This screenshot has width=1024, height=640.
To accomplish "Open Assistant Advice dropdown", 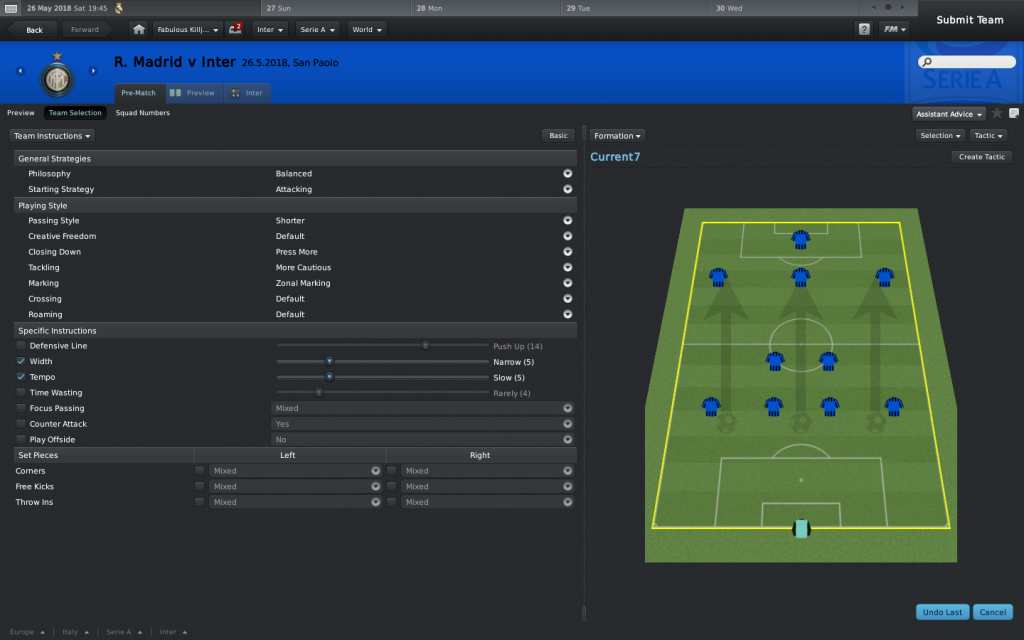I will 949,114.
